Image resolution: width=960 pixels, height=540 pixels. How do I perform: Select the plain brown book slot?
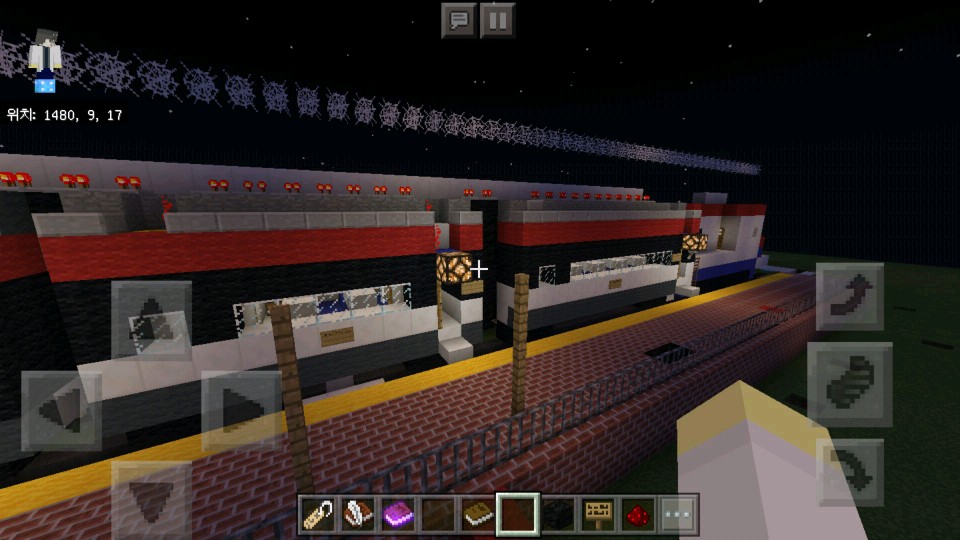[478, 514]
